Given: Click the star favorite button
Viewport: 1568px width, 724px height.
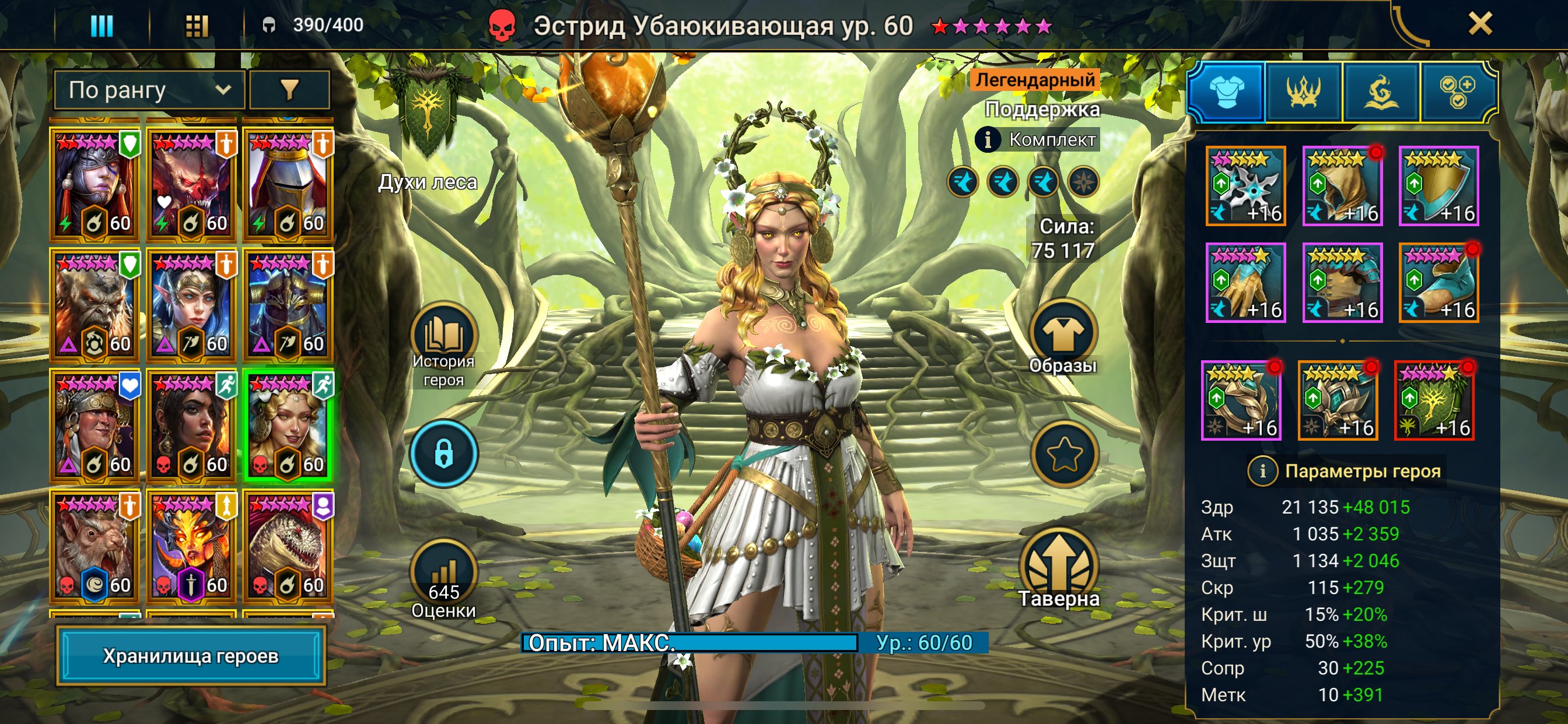Looking at the screenshot, I should coord(1064,454).
